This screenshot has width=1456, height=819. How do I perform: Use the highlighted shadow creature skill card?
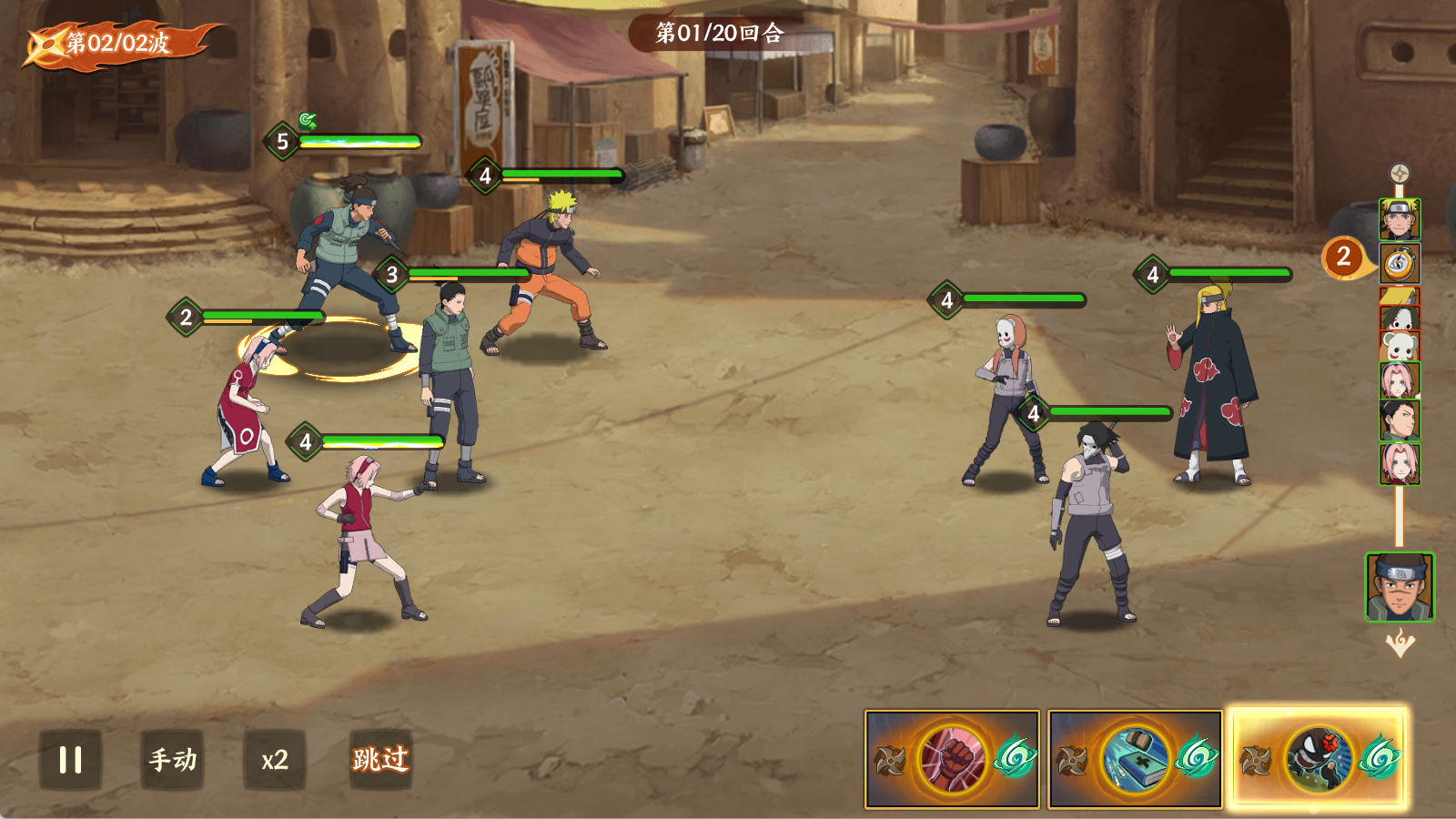pos(1317,759)
